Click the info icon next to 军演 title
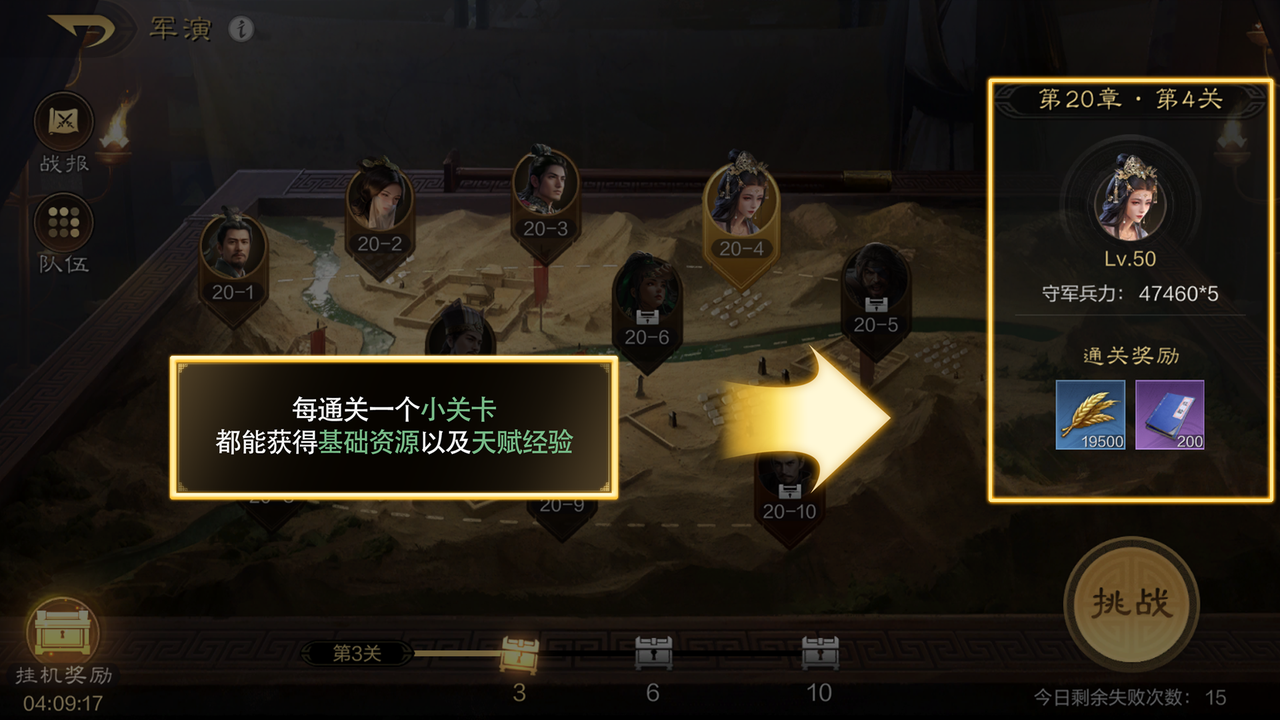The height and width of the screenshot is (720, 1280). pos(243,28)
